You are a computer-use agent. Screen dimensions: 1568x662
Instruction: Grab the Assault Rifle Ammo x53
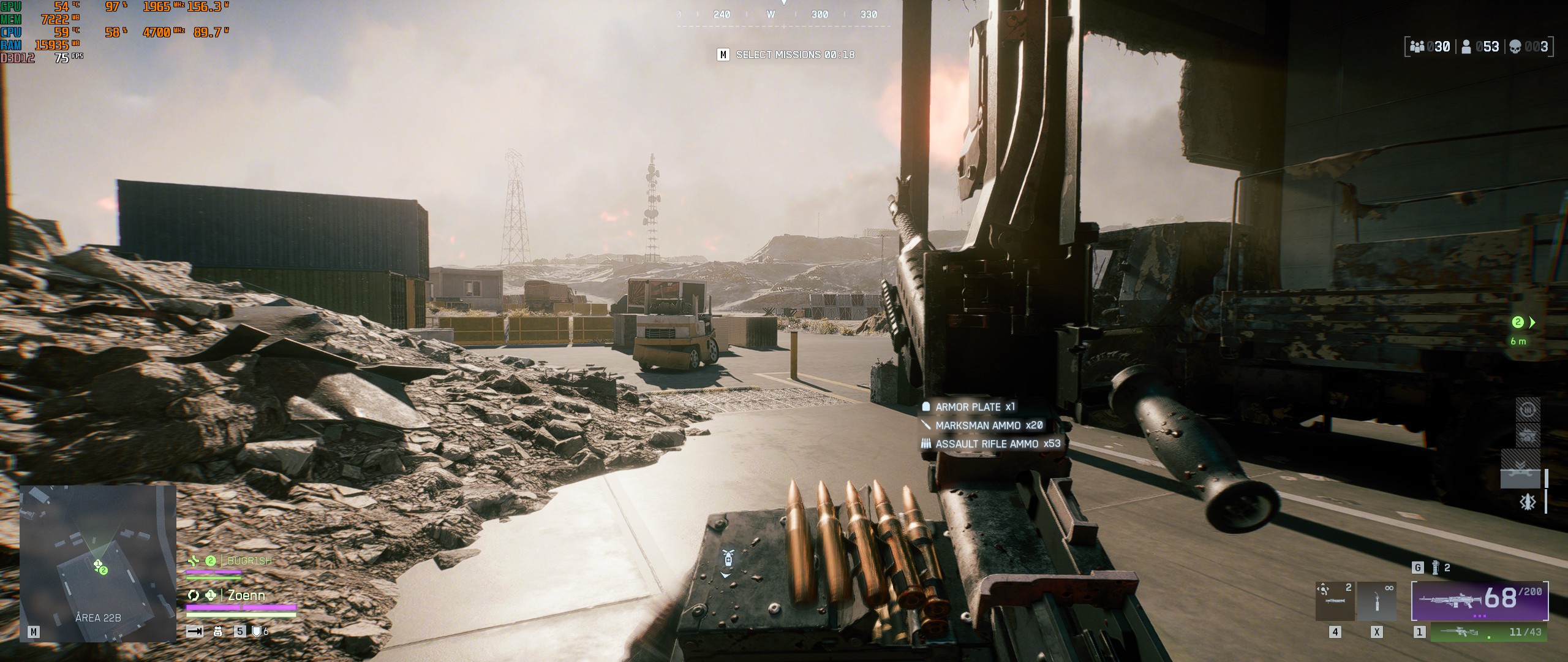[x=997, y=444]
